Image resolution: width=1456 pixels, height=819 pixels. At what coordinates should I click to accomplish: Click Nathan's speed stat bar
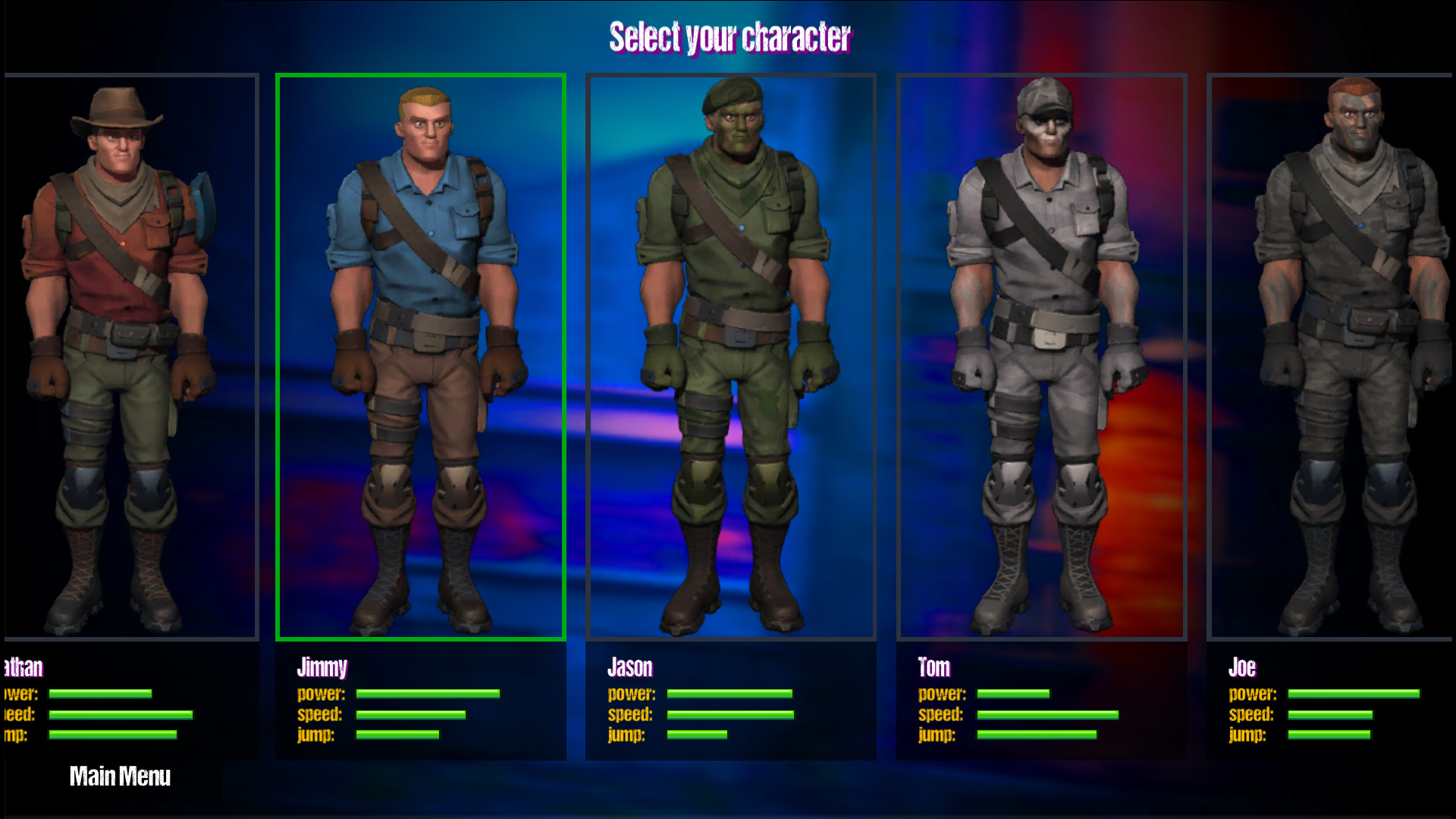[121, 714]
